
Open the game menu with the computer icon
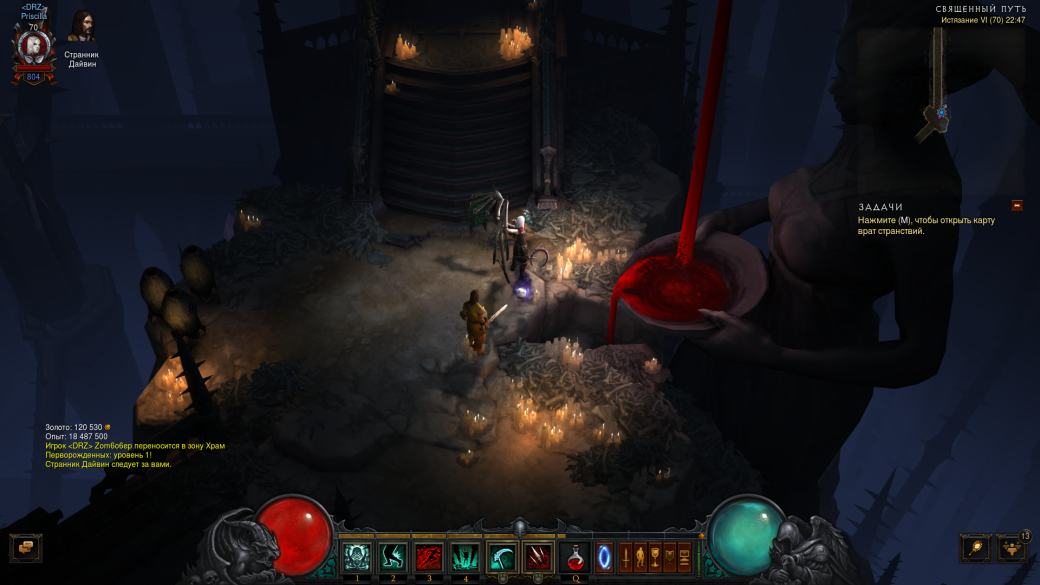tap(685, 556)
